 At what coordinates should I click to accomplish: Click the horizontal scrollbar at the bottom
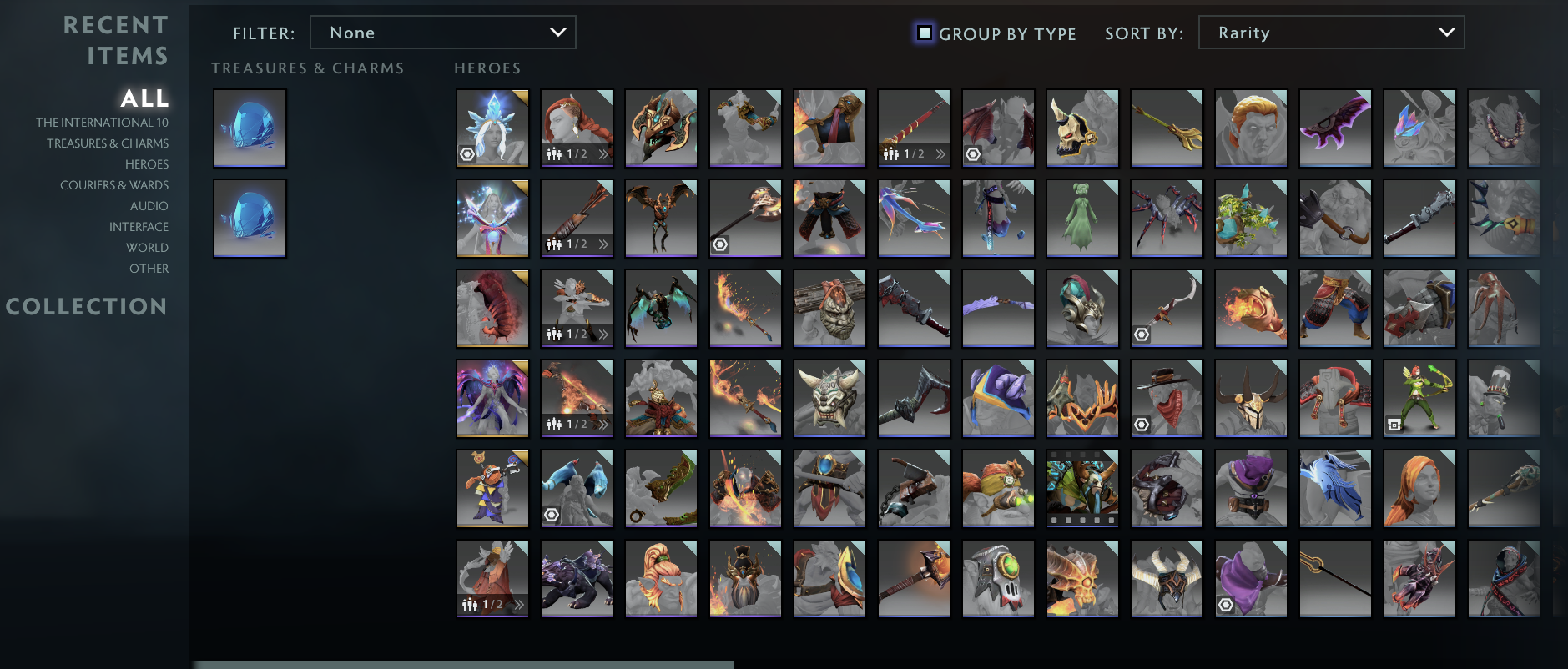(464, 661)
